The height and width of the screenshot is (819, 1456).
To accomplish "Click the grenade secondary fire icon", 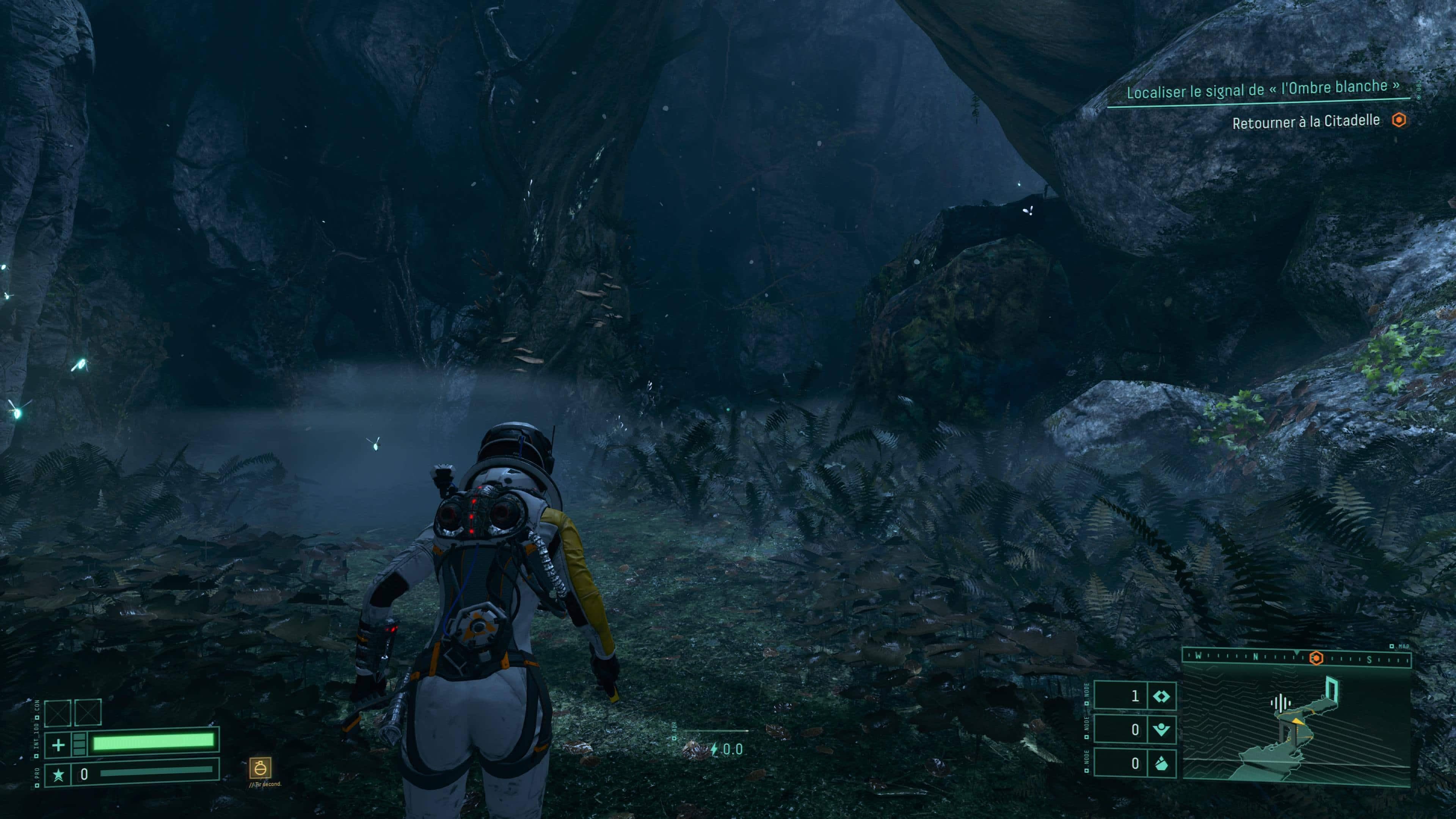I will [x=260, y=767].
